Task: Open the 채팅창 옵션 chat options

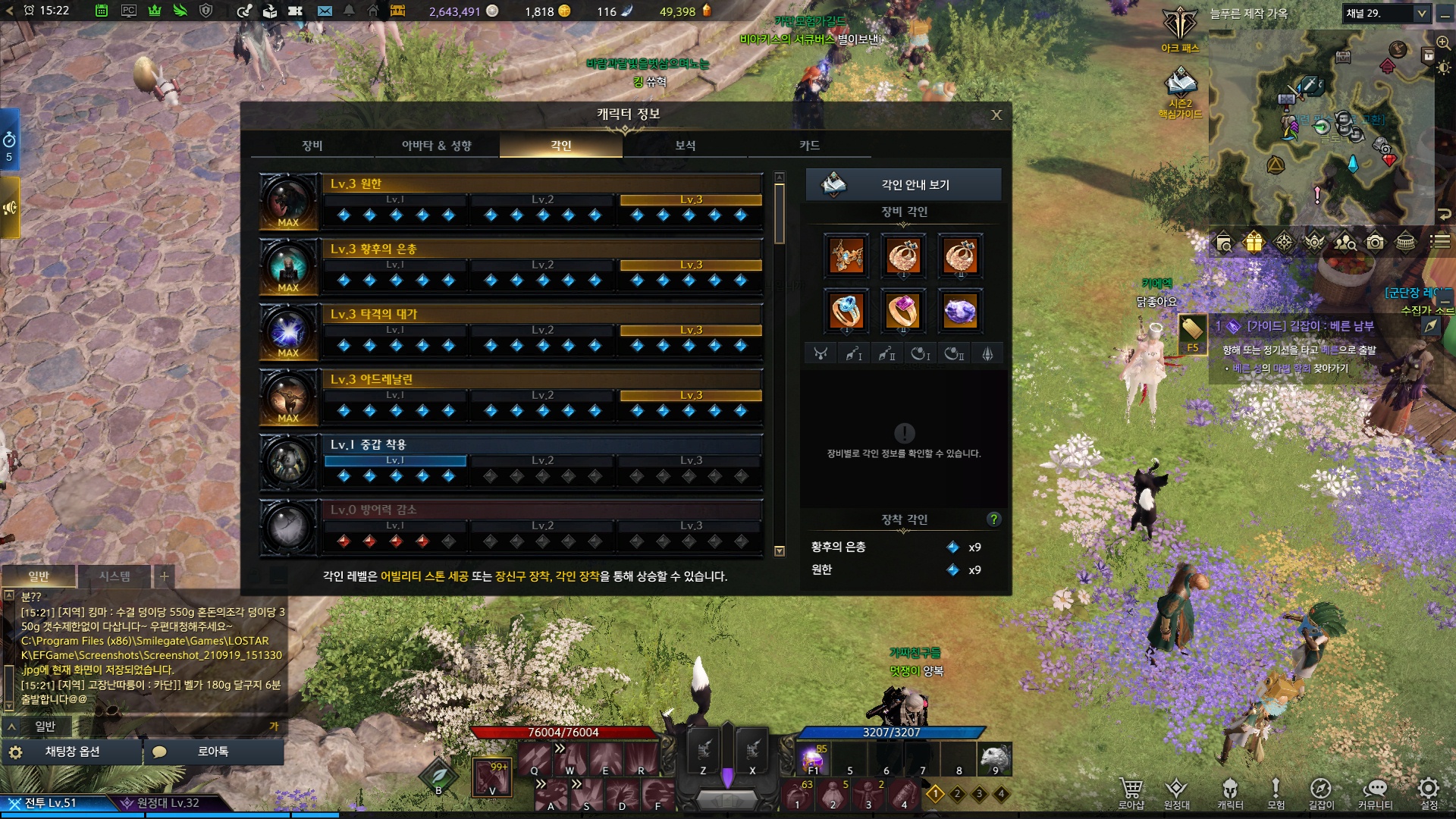Action: pyautogui.click(x=72, y=752)
